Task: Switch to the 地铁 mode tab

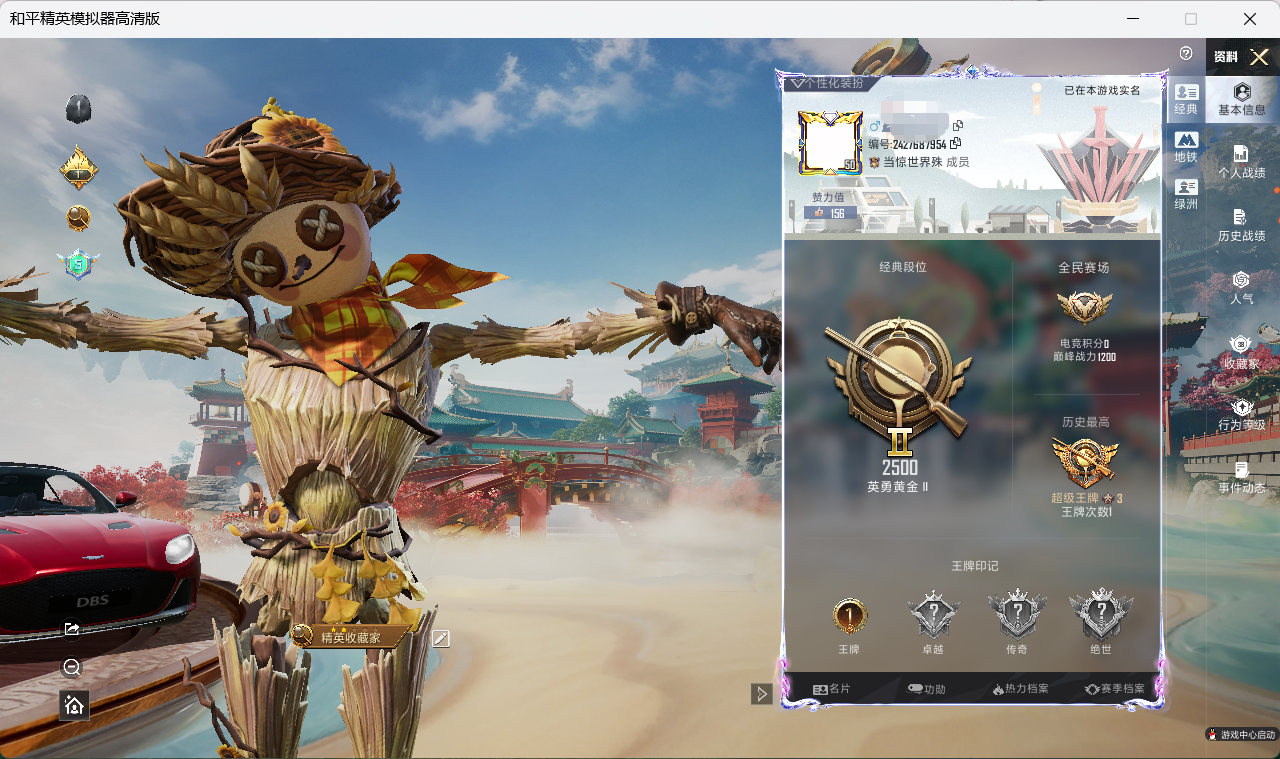Action: click(1186, 147)
